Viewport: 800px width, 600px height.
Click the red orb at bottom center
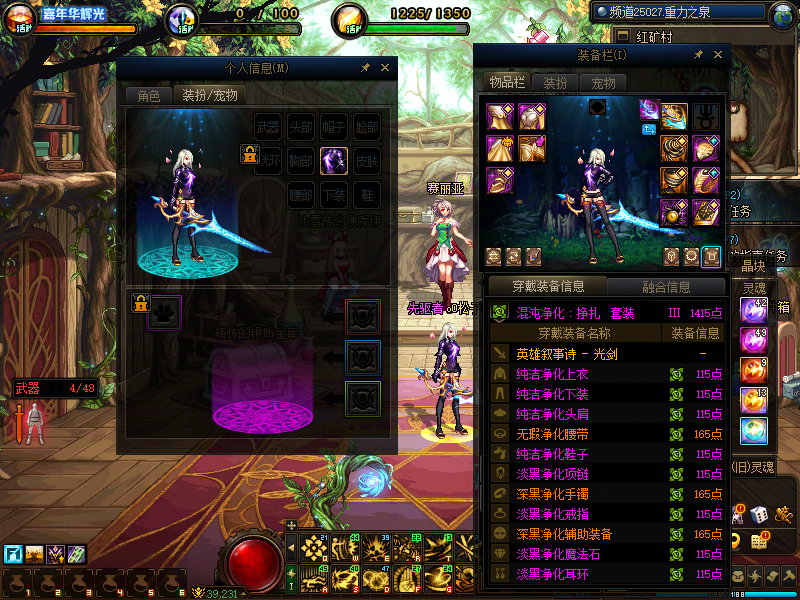click(254, 560)
